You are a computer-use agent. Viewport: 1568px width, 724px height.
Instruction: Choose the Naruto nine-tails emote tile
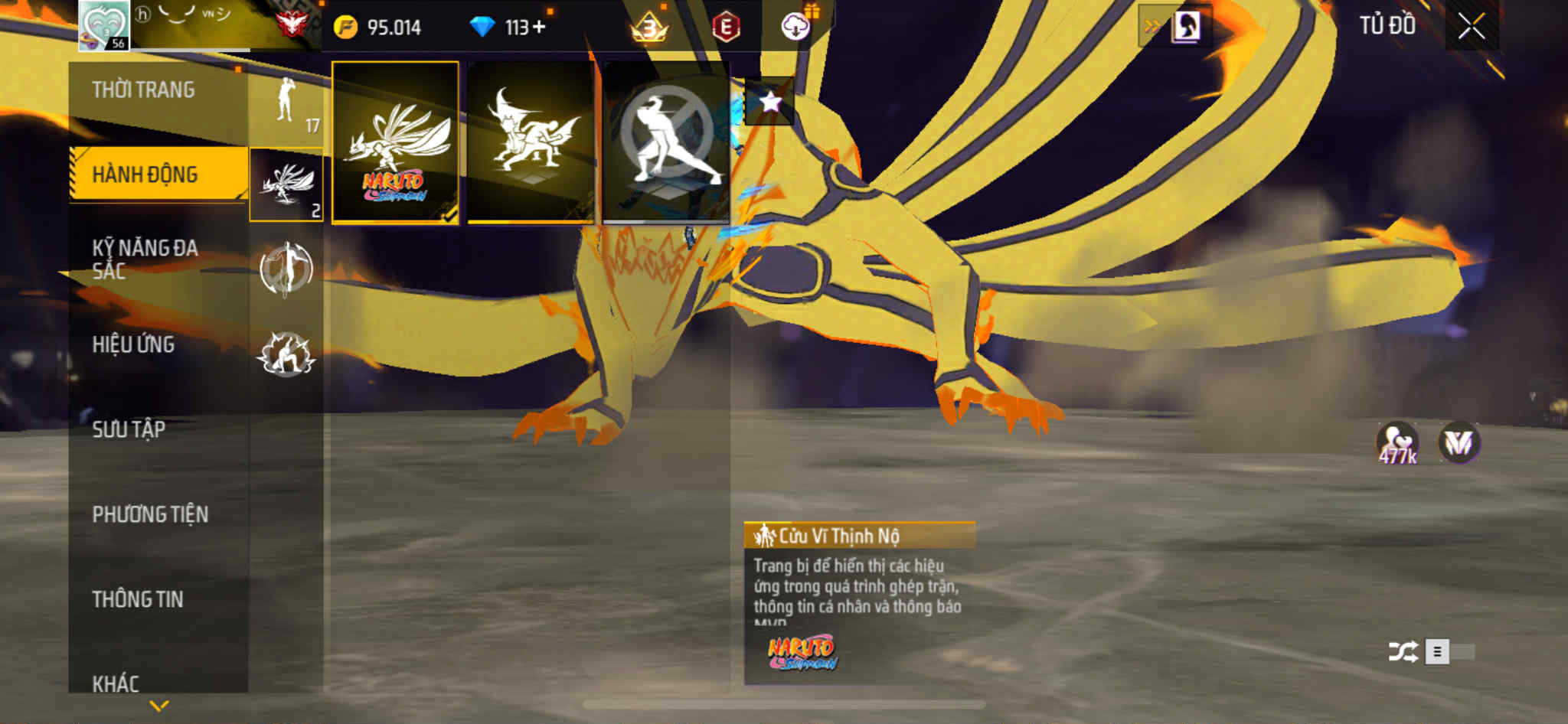395,142
